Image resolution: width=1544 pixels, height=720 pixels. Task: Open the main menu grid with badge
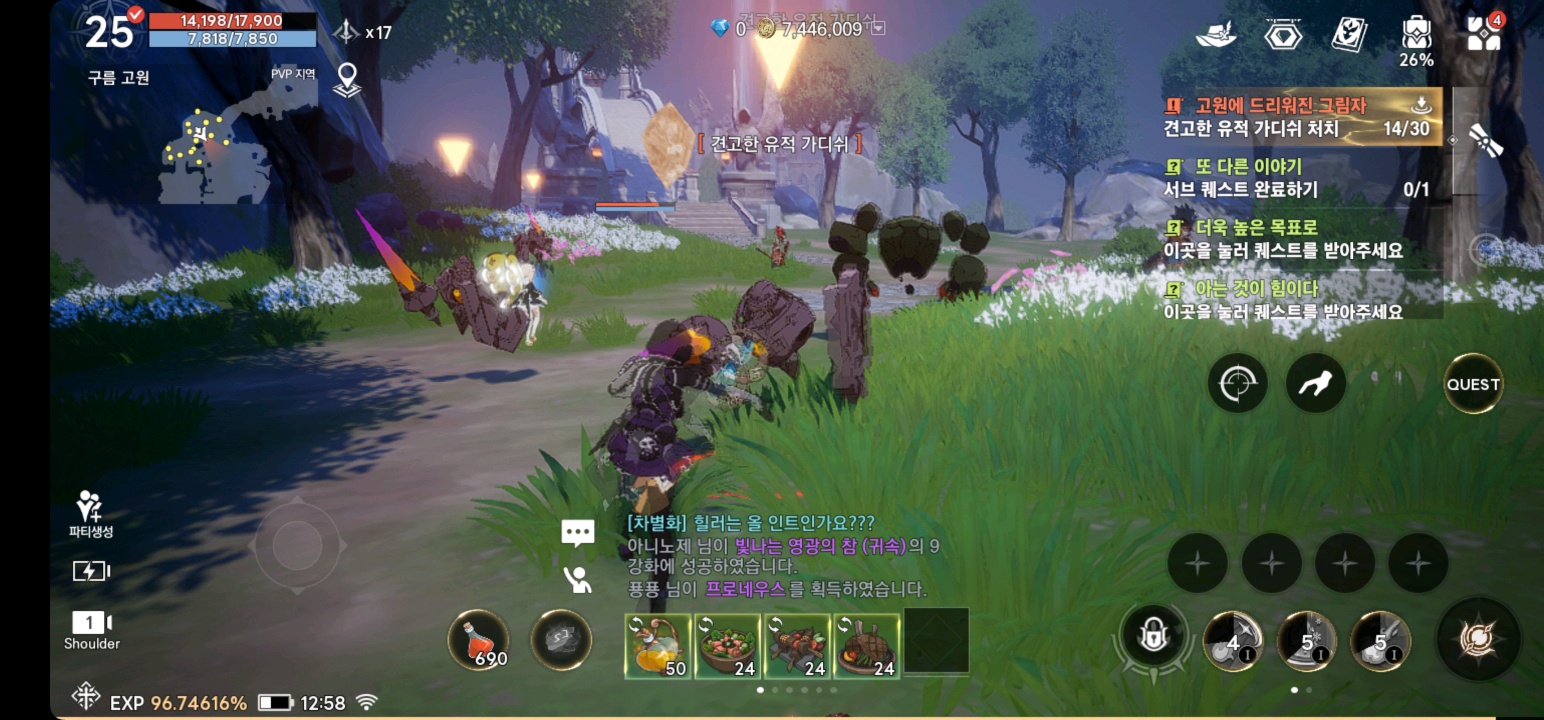[x=1484, y=33]
